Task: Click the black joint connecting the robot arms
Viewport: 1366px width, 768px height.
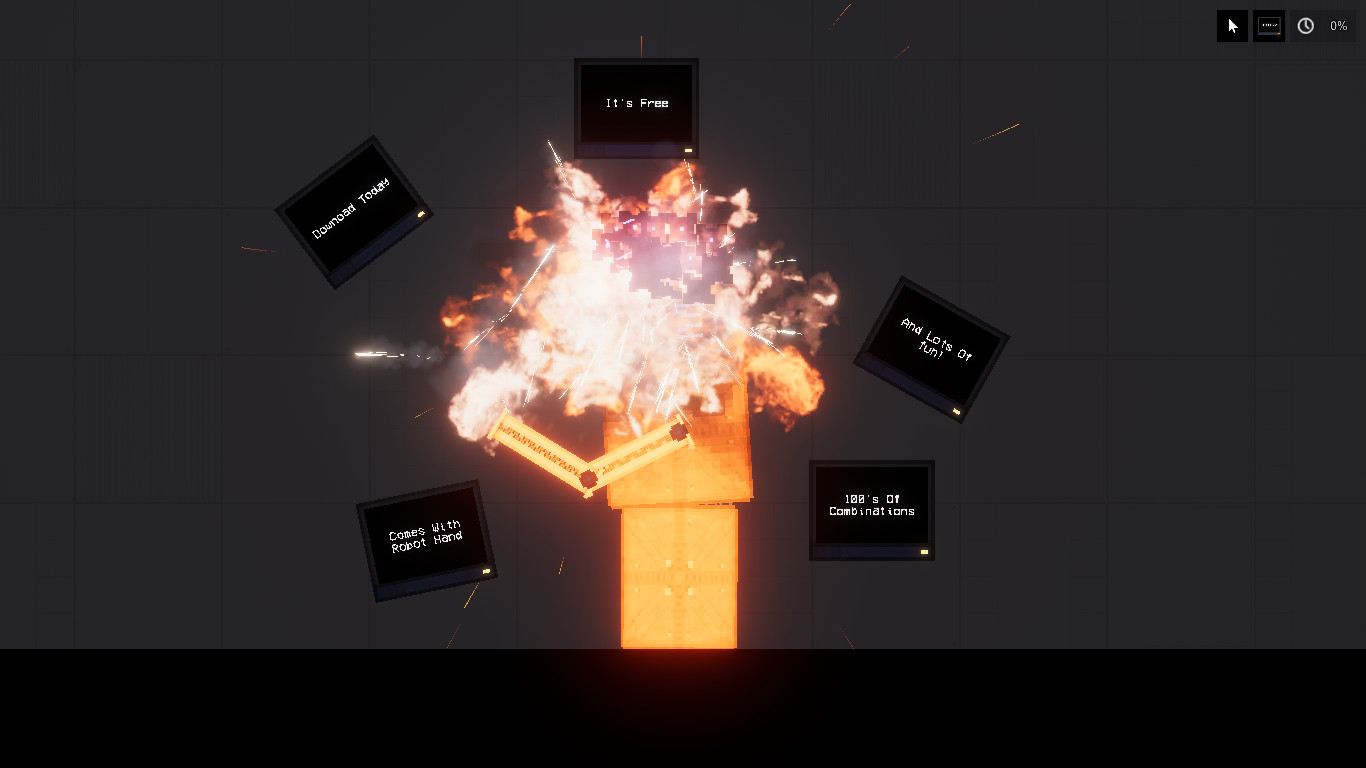Action: [588, 478]
